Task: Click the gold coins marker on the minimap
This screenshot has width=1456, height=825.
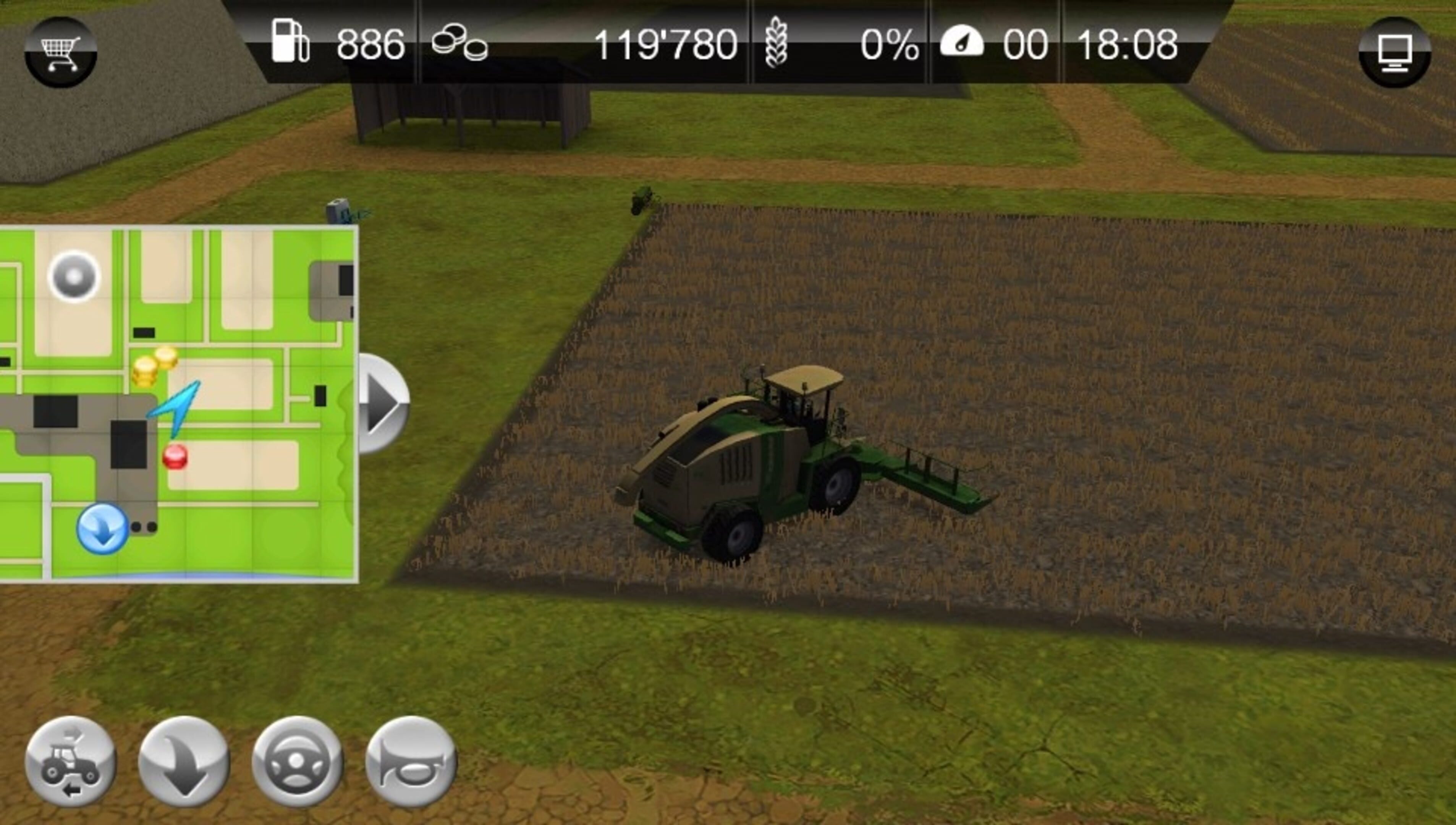Action: (x=153, y=366)
